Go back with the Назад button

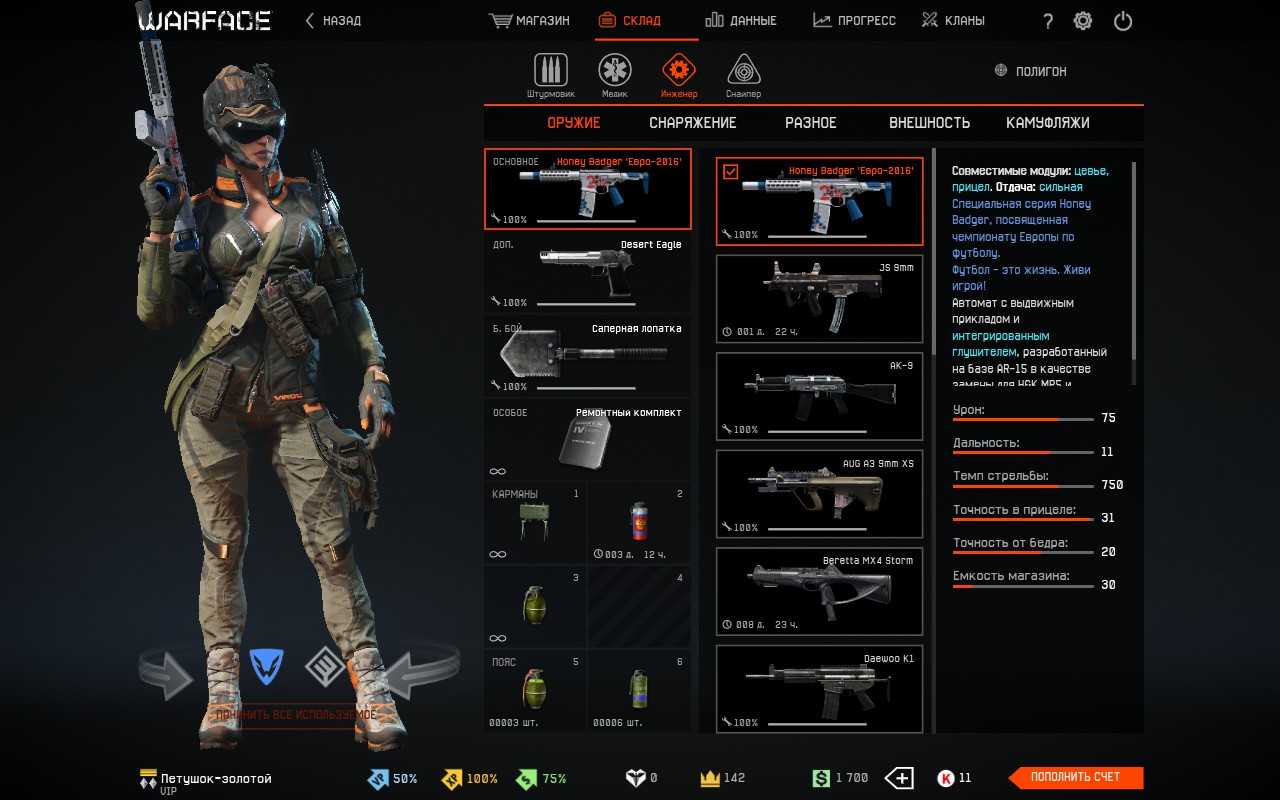tap(334, 20)
